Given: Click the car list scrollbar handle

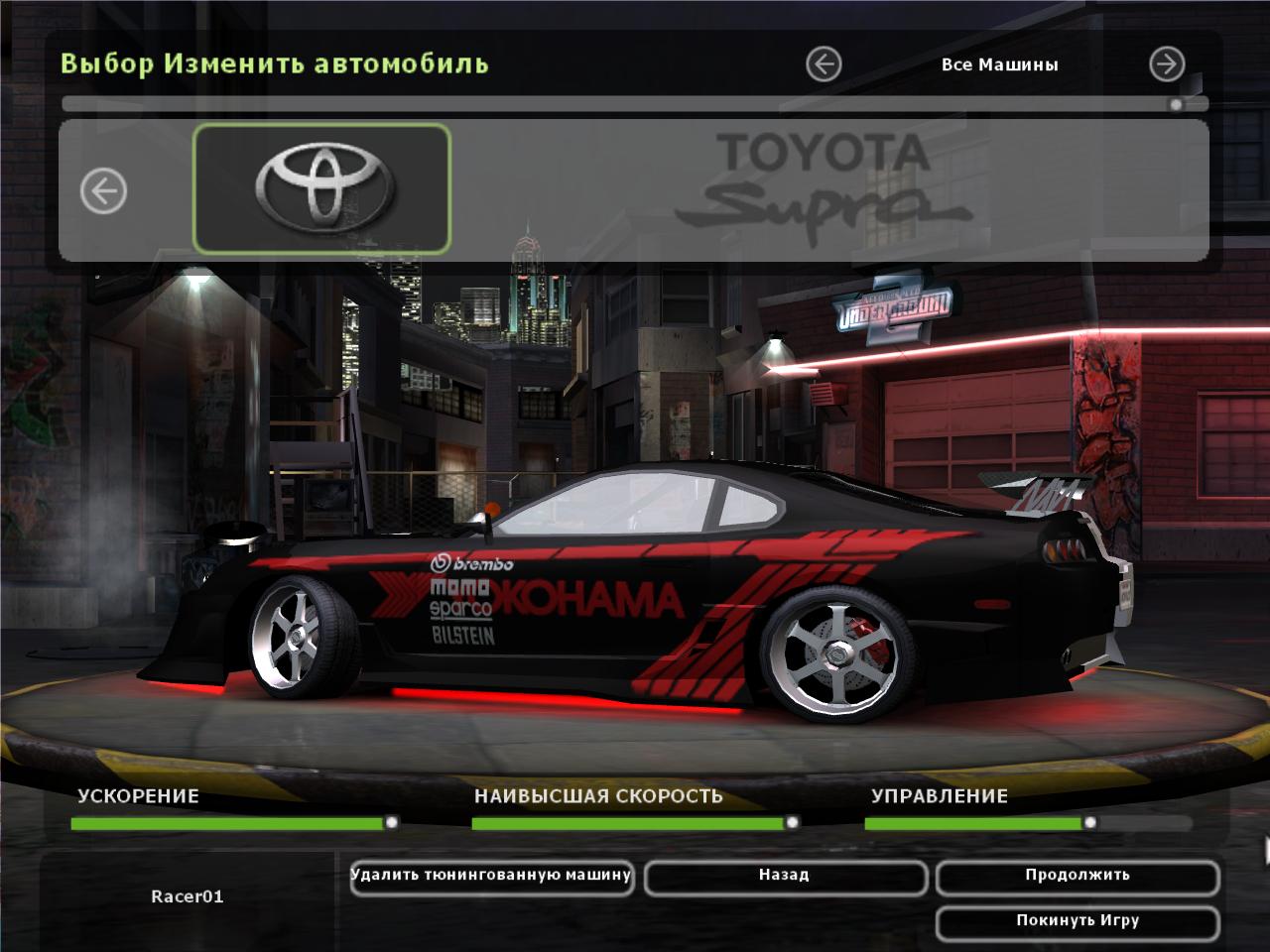Looking at the screenshot, I should tap(1177, 104).
